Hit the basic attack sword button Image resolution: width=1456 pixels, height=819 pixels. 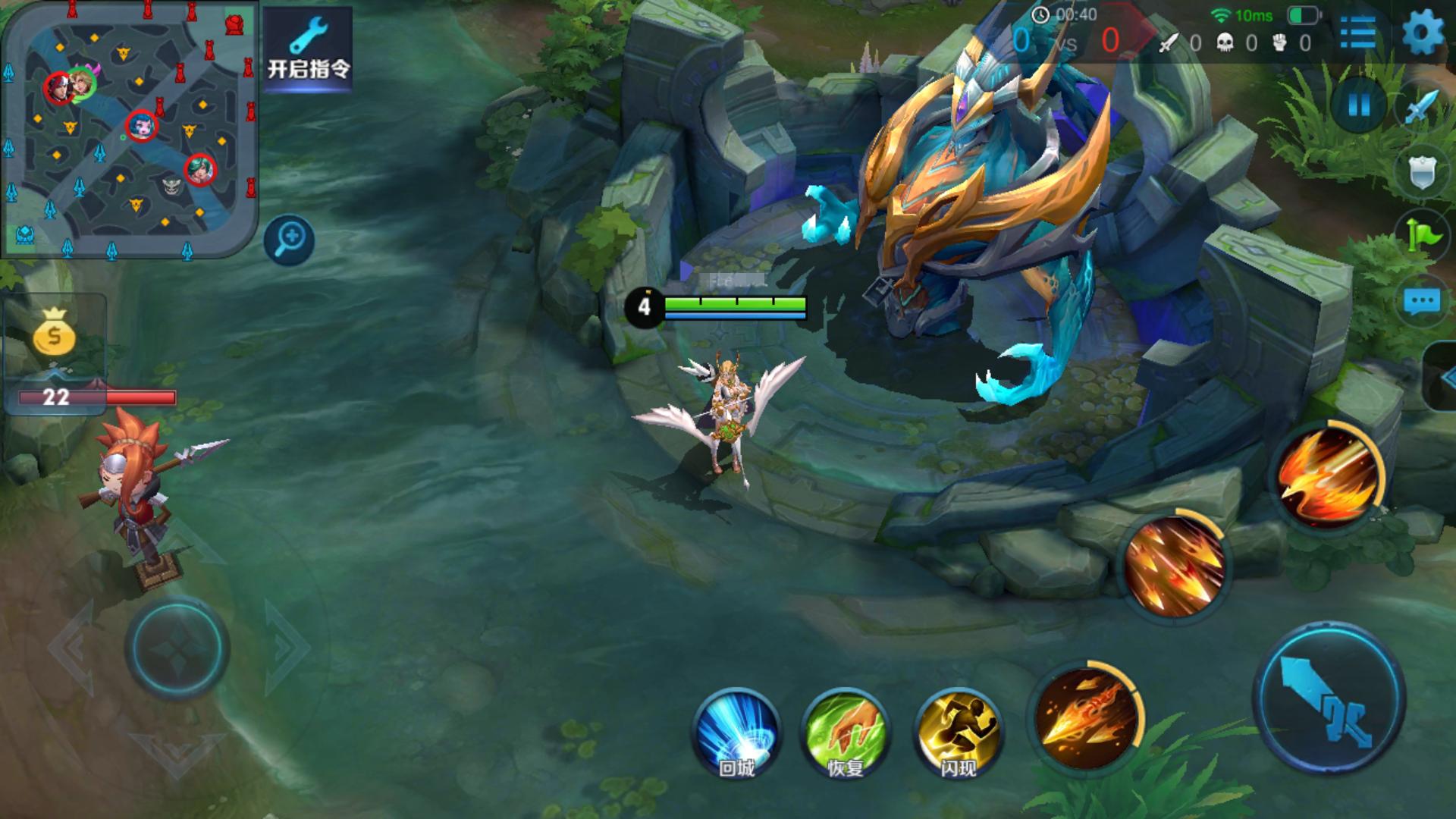pos(1329,699)
